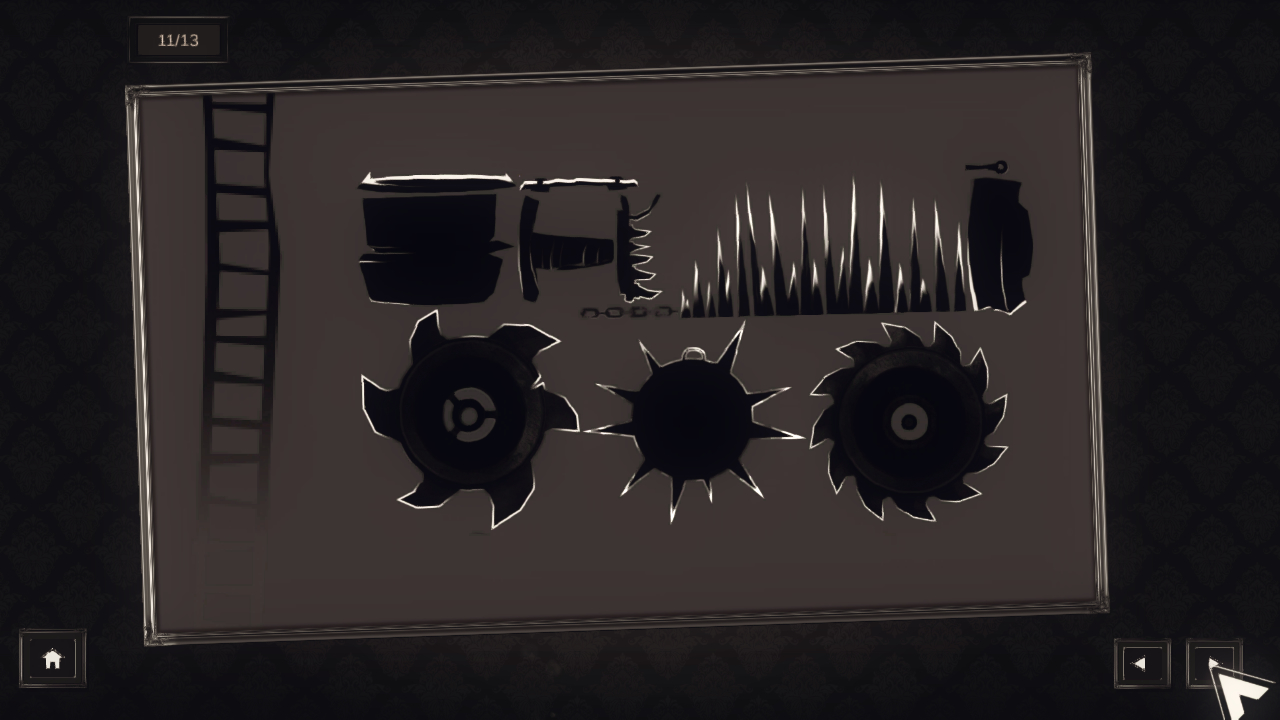The height and width of the screenshot is (720, 1280).
Task: Return to the home menu
Action: (52, 657)
